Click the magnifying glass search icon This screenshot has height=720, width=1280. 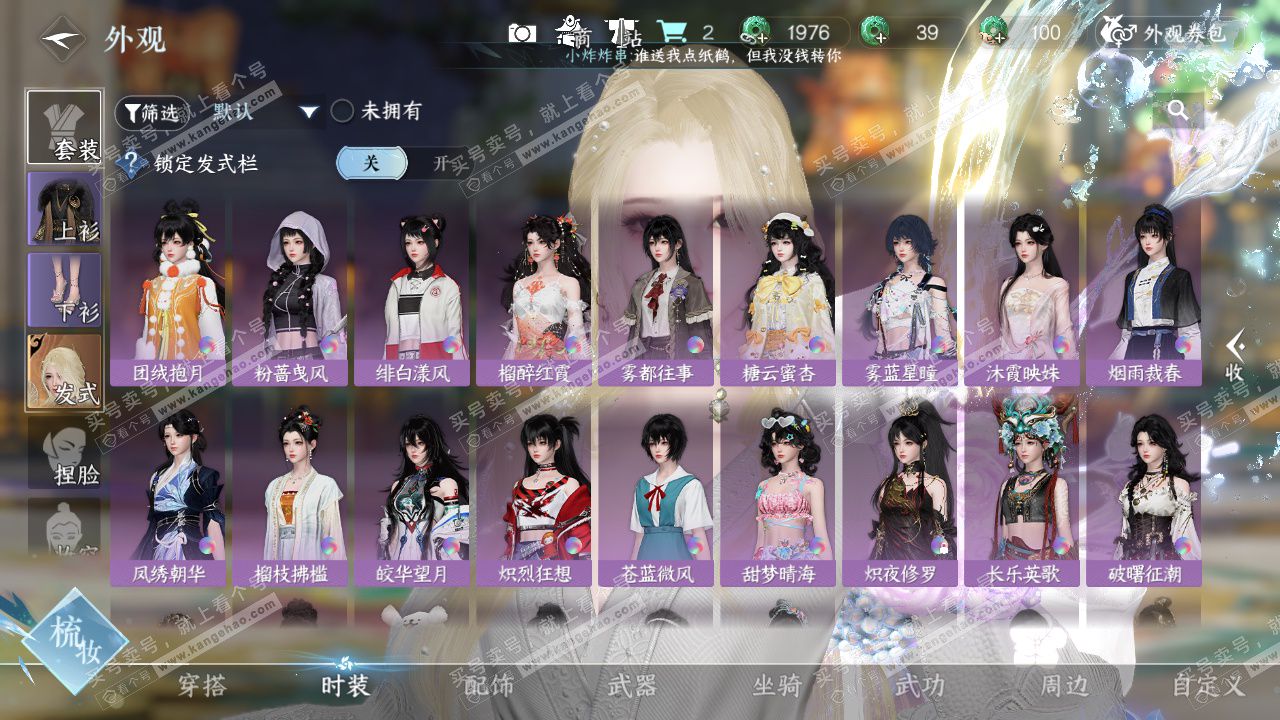tap(1178, 111)
